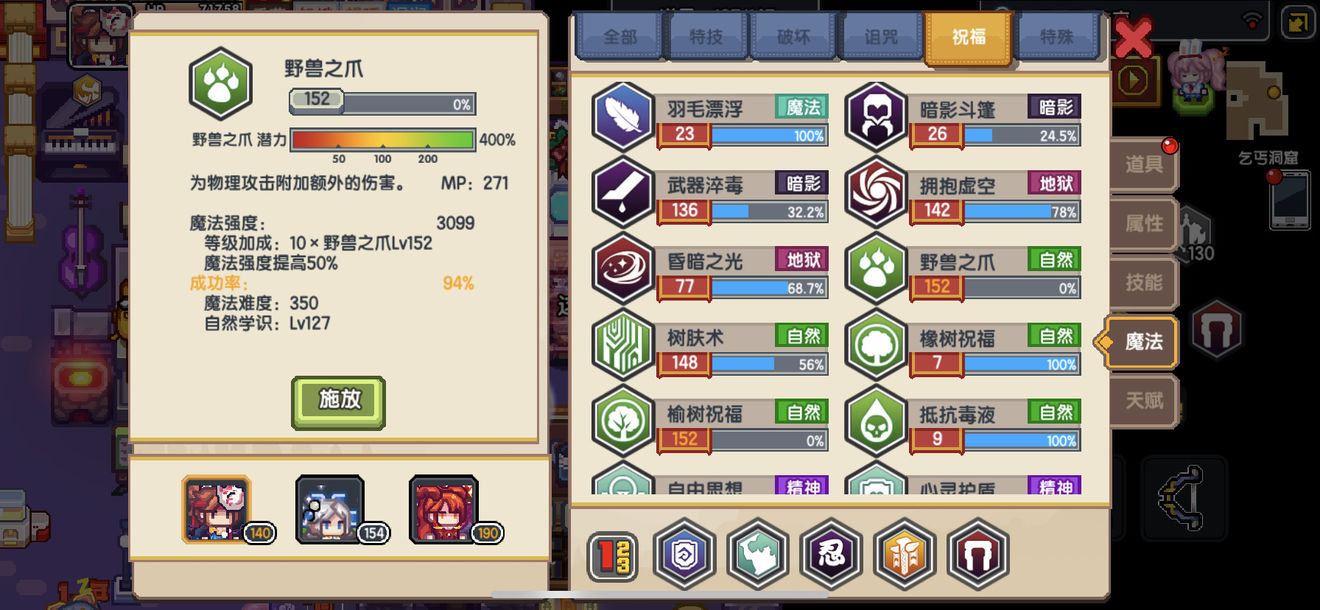Show the 天赋 side tab
Viewport: 1320px width, 610px height.
(x=1143, y=401)
